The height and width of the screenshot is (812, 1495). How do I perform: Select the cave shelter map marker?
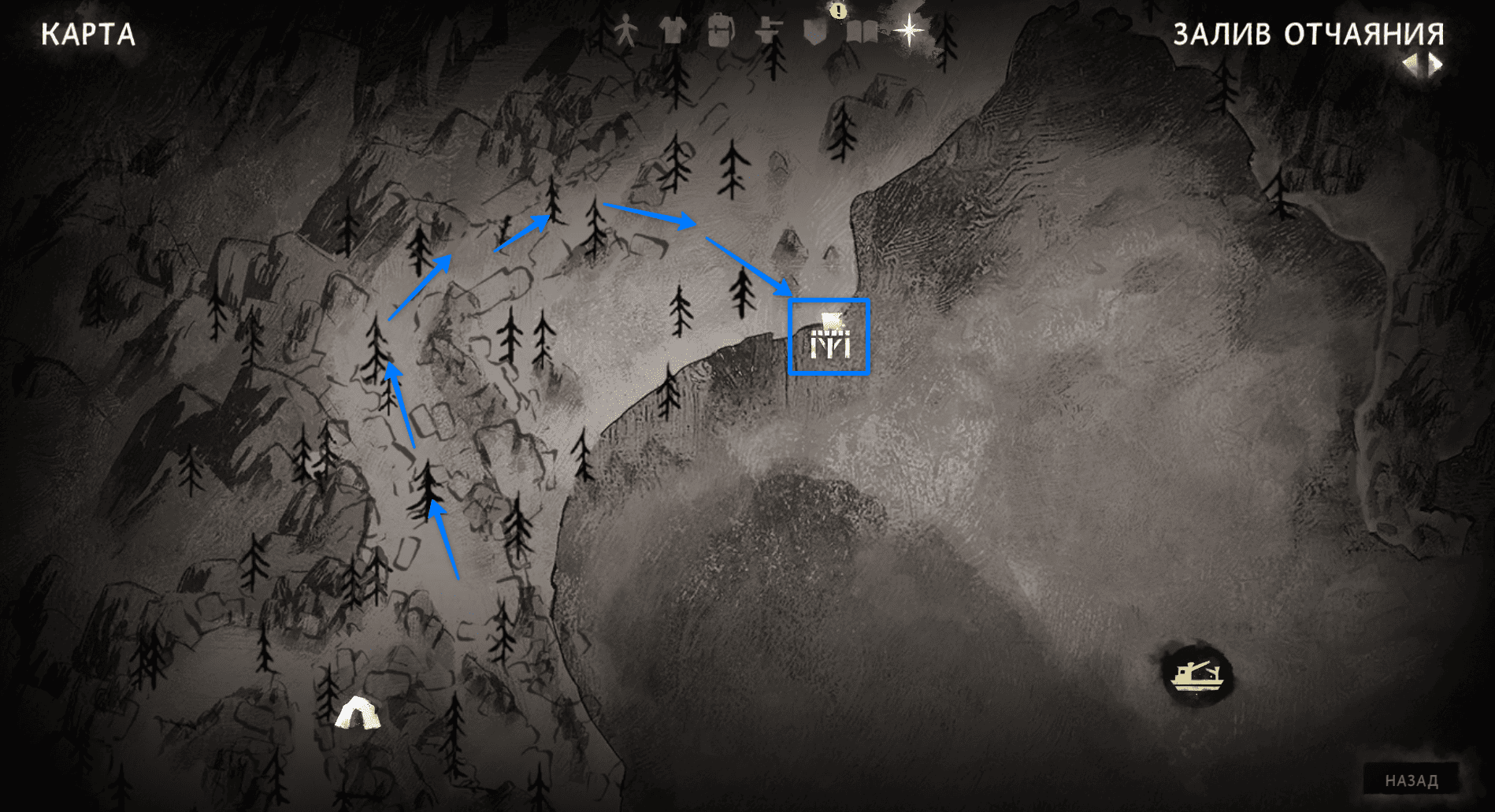click(x=357, y=713)
